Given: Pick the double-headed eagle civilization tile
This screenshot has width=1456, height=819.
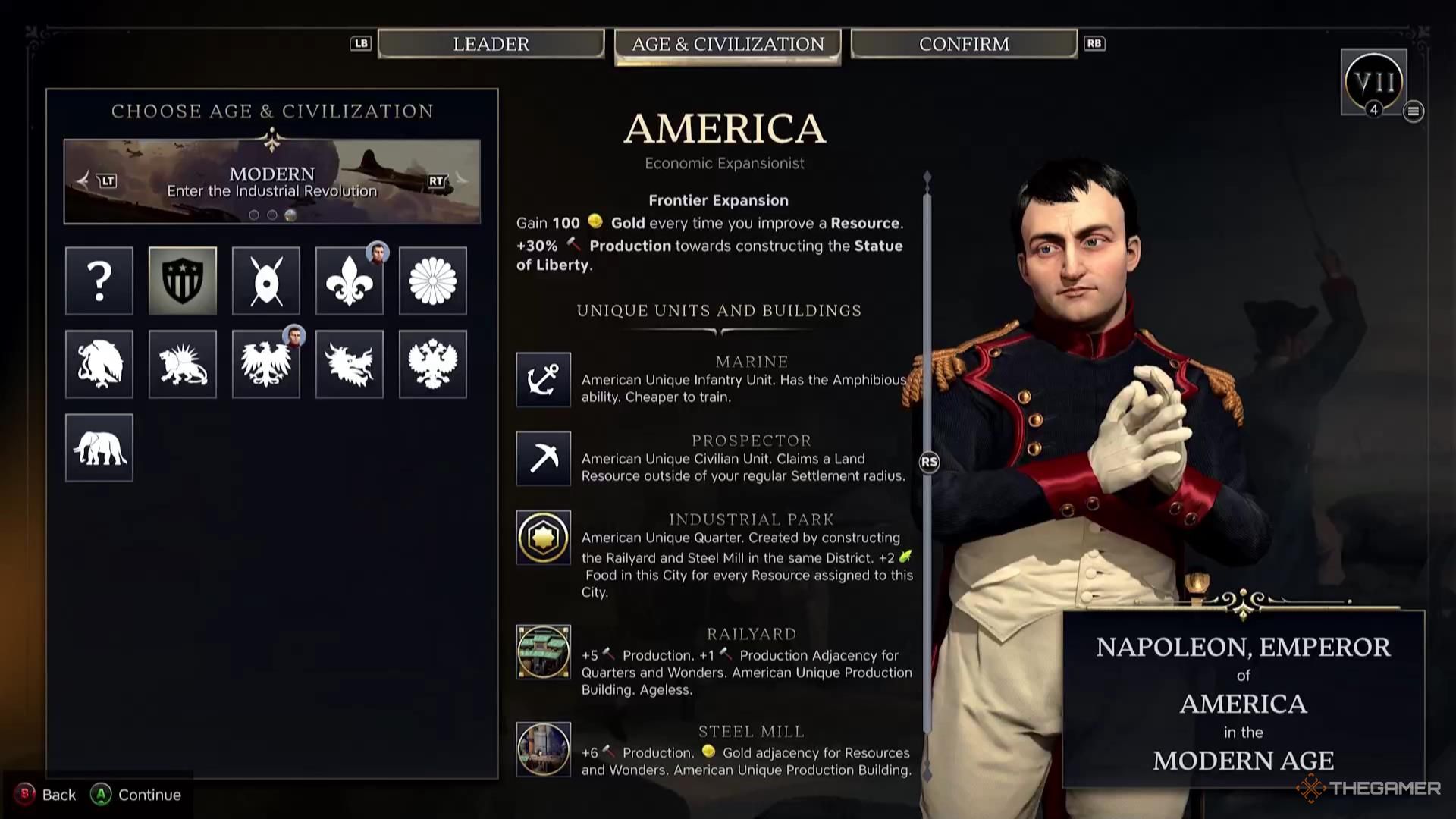Looking at the screenshot, I should [x=433, y=364].
